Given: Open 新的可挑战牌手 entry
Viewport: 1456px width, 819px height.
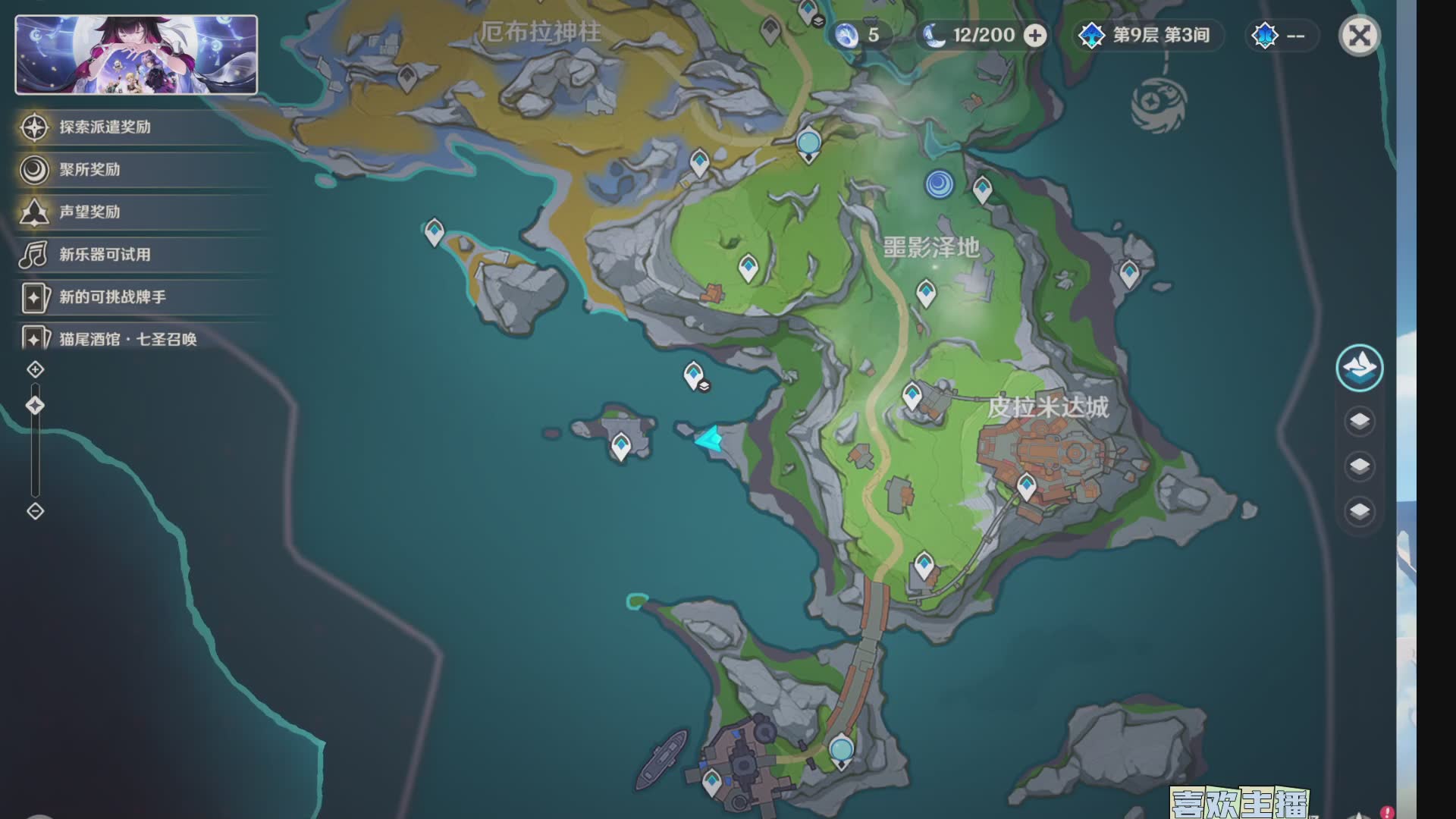Looking at the screenshot, I should [112, 297].
